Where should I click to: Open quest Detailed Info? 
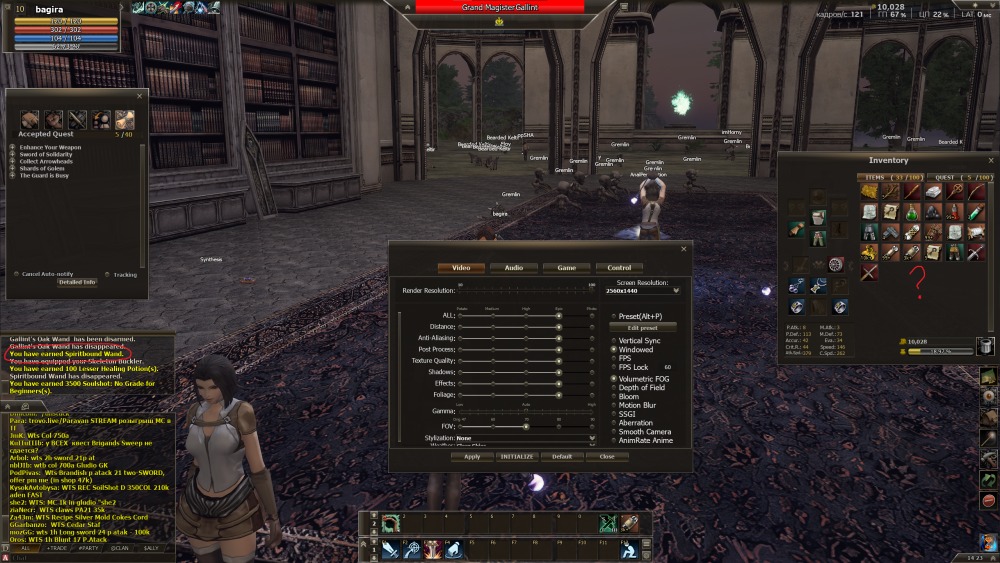click(76, 282)
